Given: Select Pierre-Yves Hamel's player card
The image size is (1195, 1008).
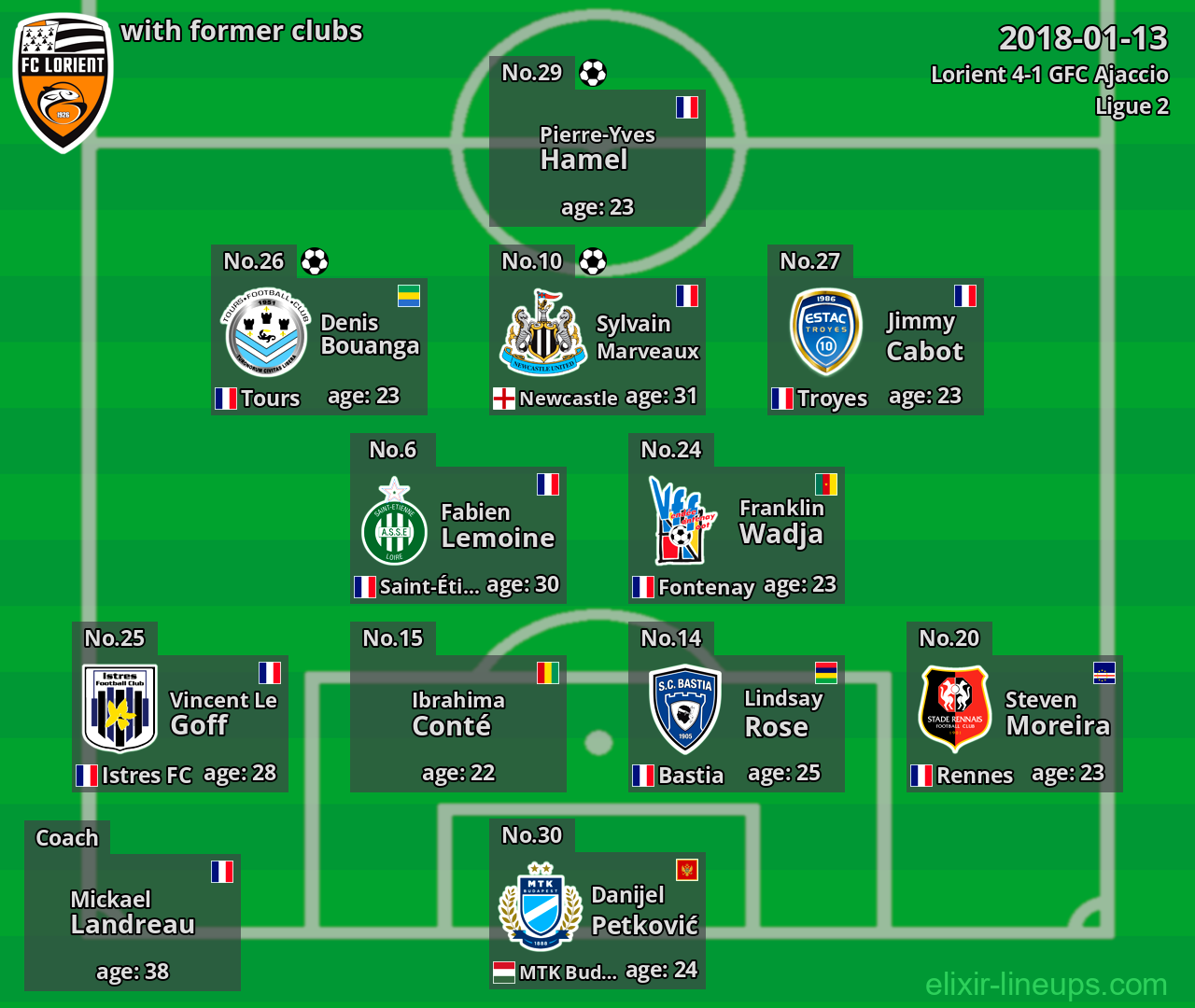Looking at the screenshot, I should 597,158.
